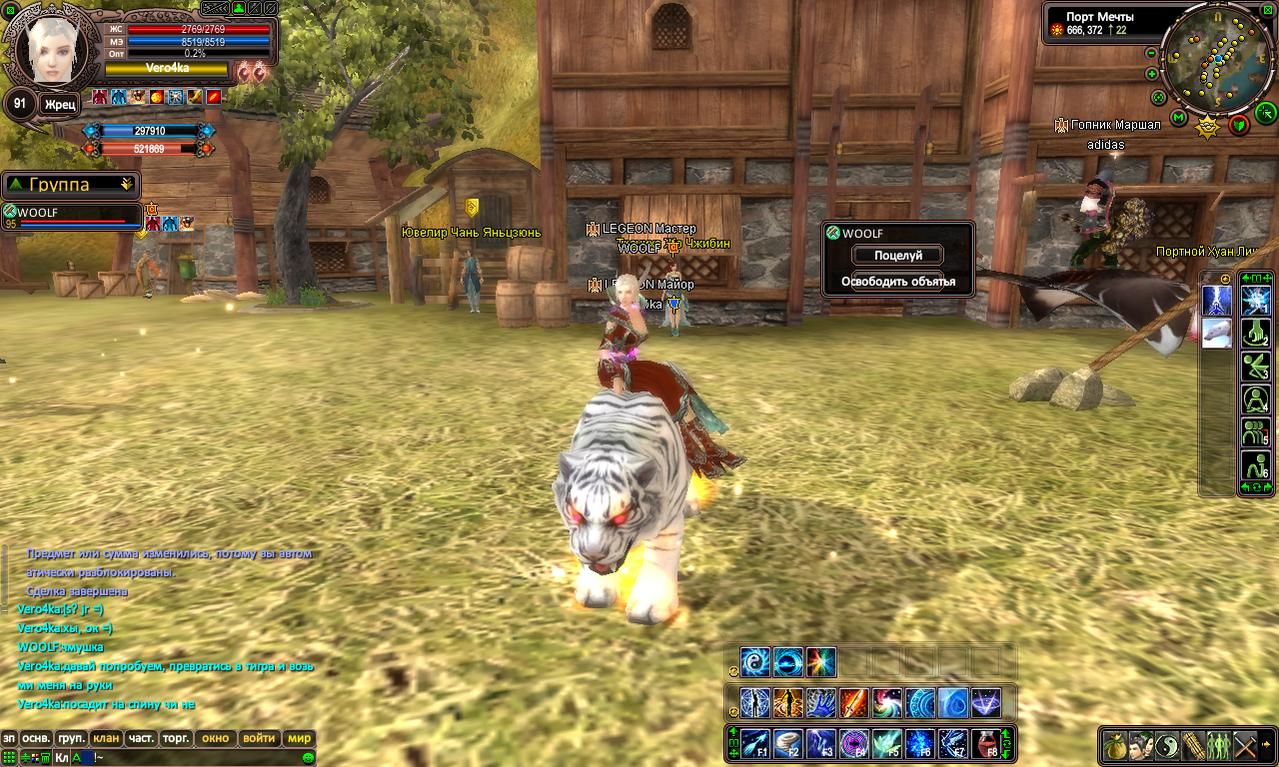
Task: Open the торг. chat tab
Action: [x=177, y=739]
